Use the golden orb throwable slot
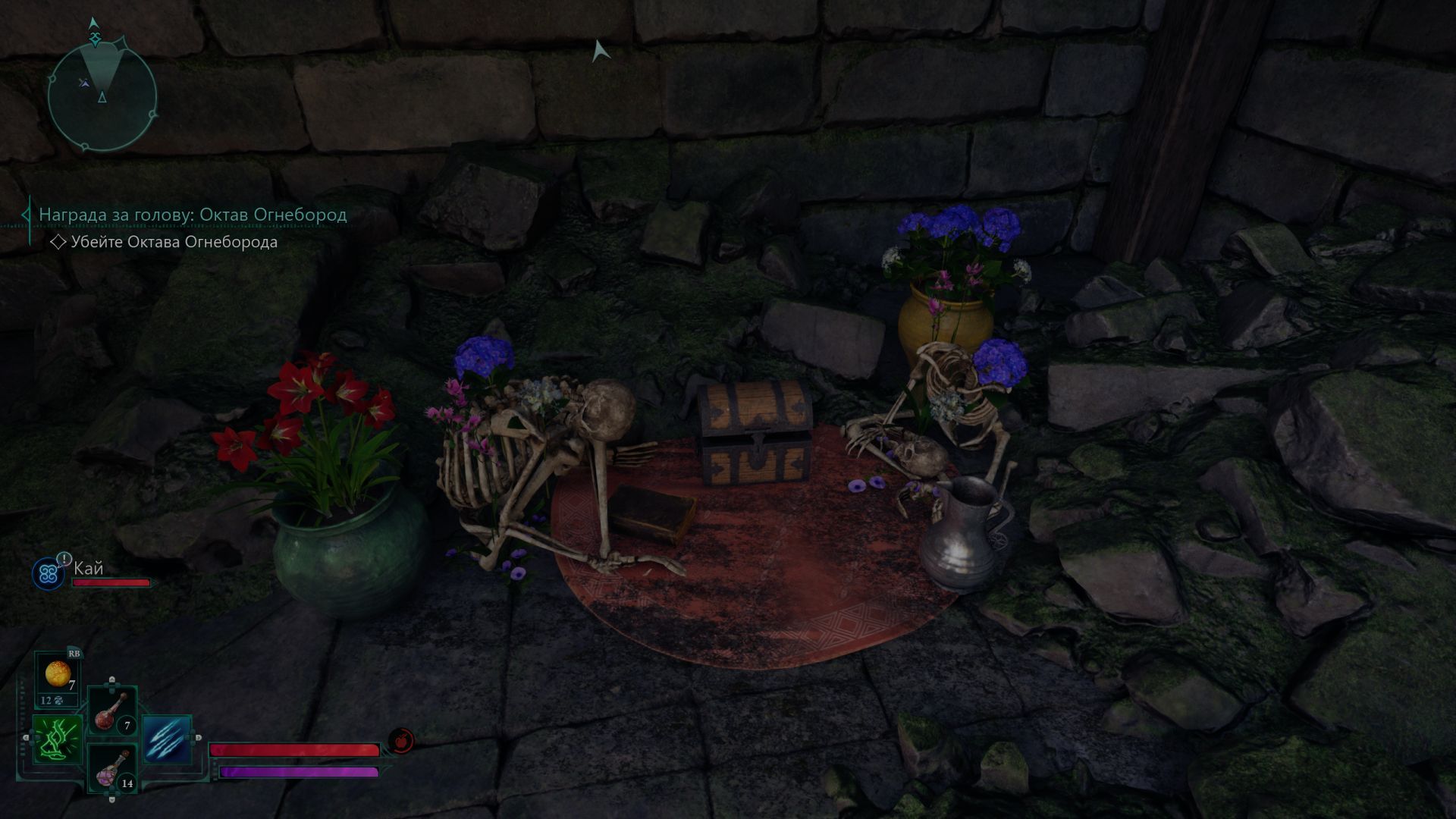1456x819 pixels. (58, 674)
